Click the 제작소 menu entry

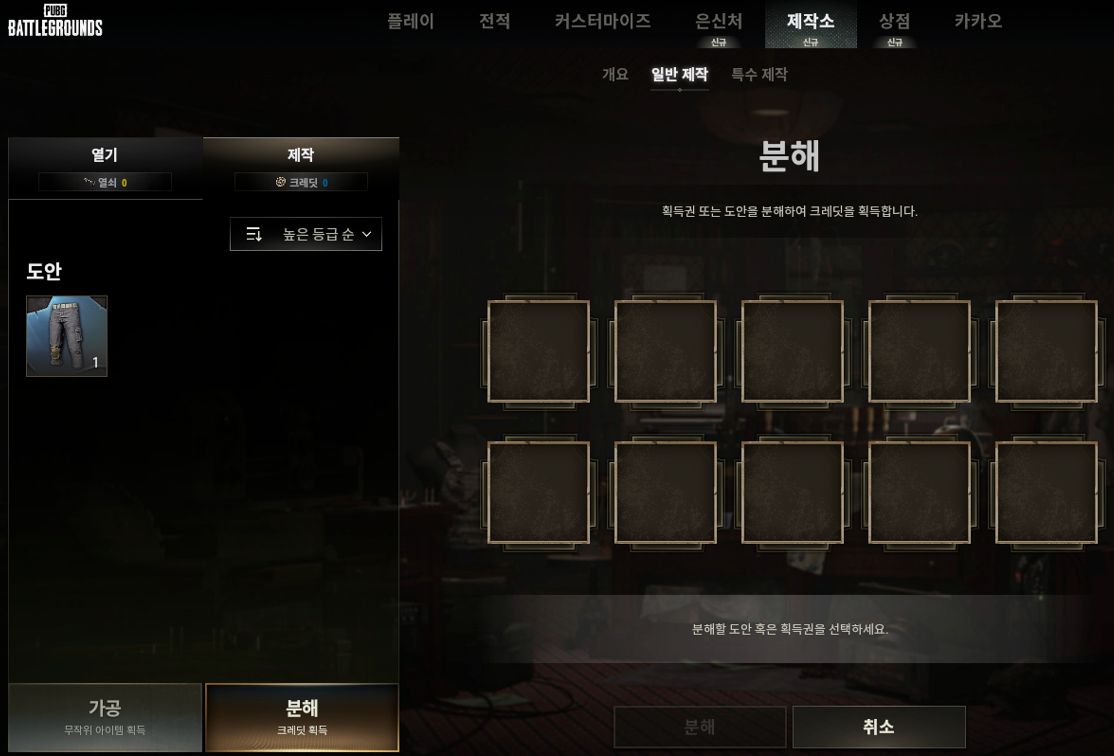click(x=810, y=22)
